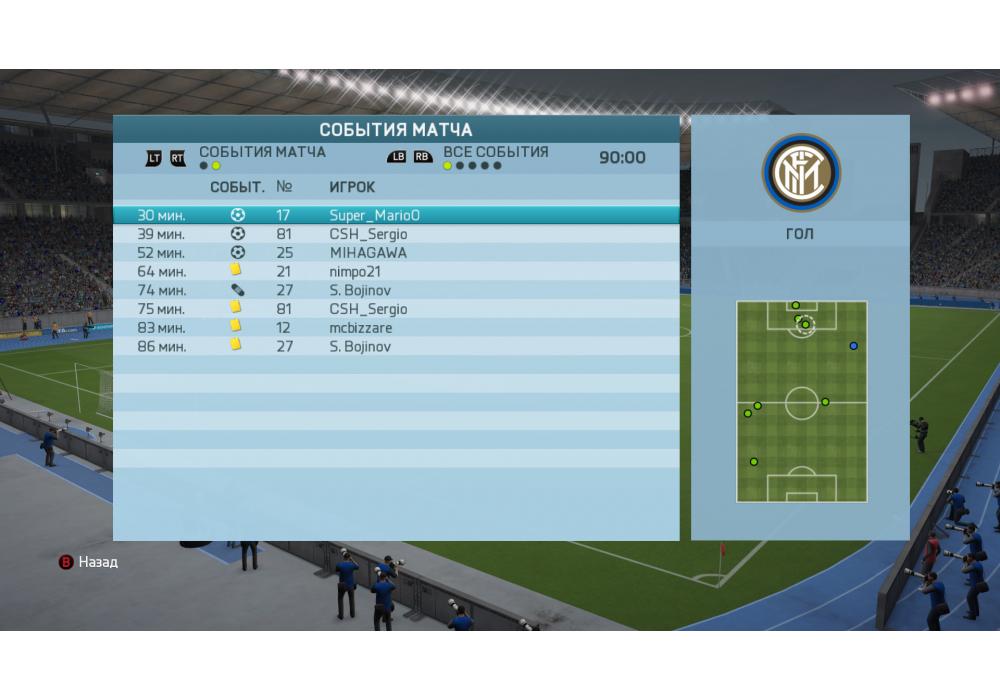Select the 39 min. CSH_Sergio goal row
Image resolution: width=1000 pixels, height=700 pixels.
pos(395,234)
